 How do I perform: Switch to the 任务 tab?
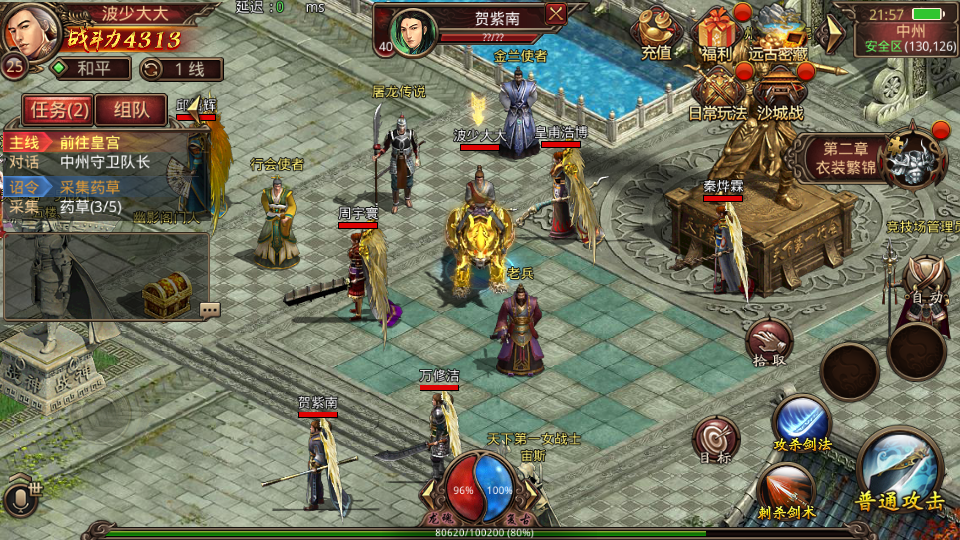tap(59, 110)
